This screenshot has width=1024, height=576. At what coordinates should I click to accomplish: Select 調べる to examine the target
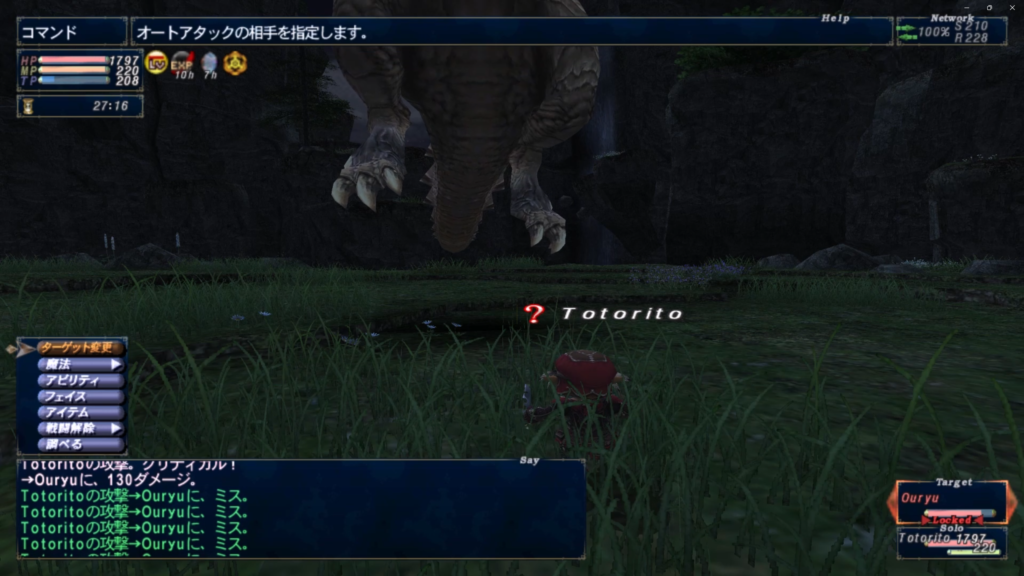(x=80, y=444)
